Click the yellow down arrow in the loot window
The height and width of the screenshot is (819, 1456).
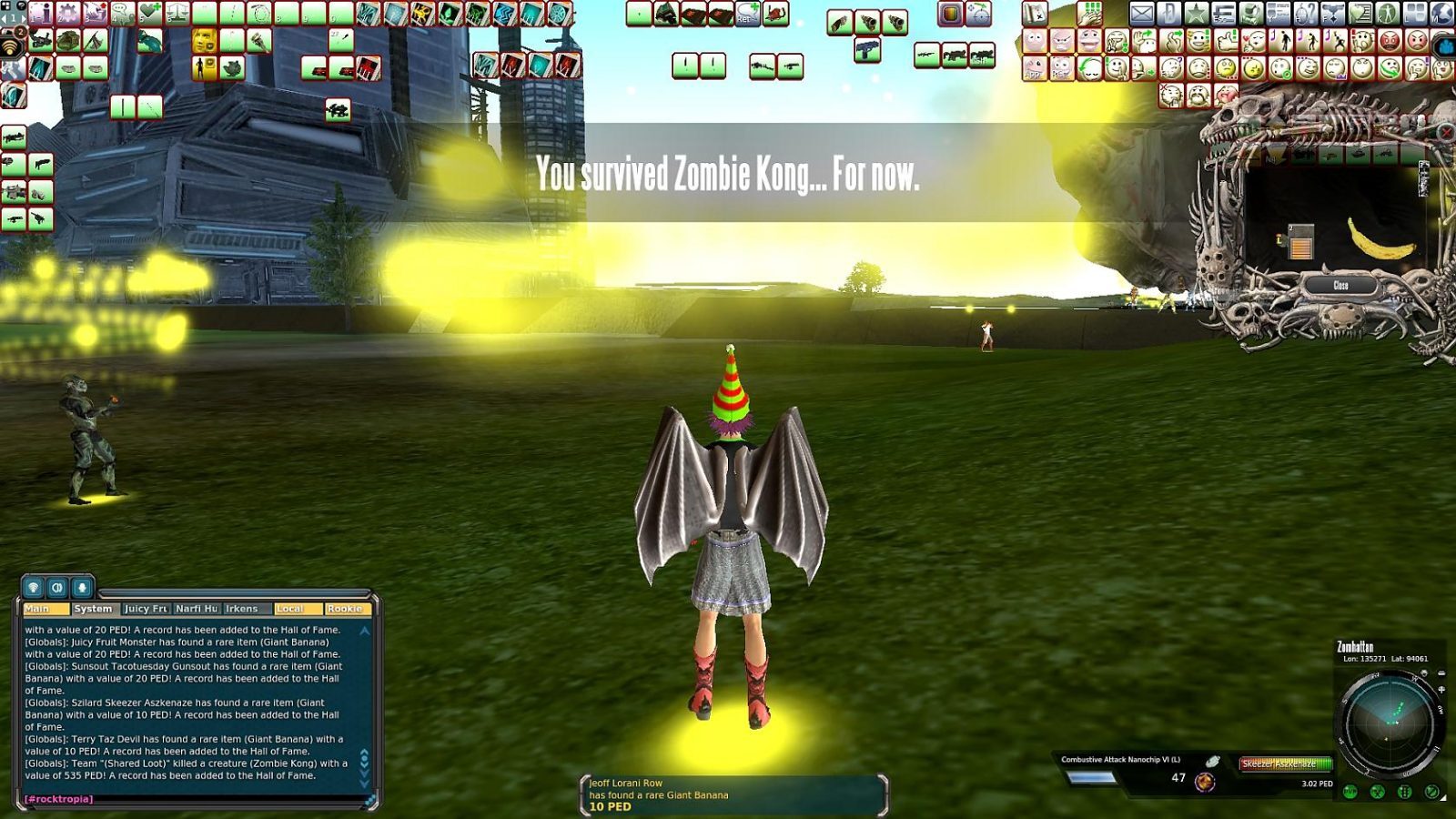[x=1278, y=155]
